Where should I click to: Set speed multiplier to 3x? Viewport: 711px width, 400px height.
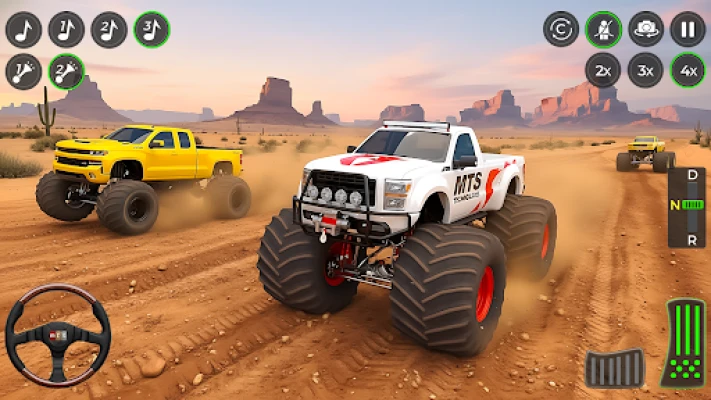646,71
